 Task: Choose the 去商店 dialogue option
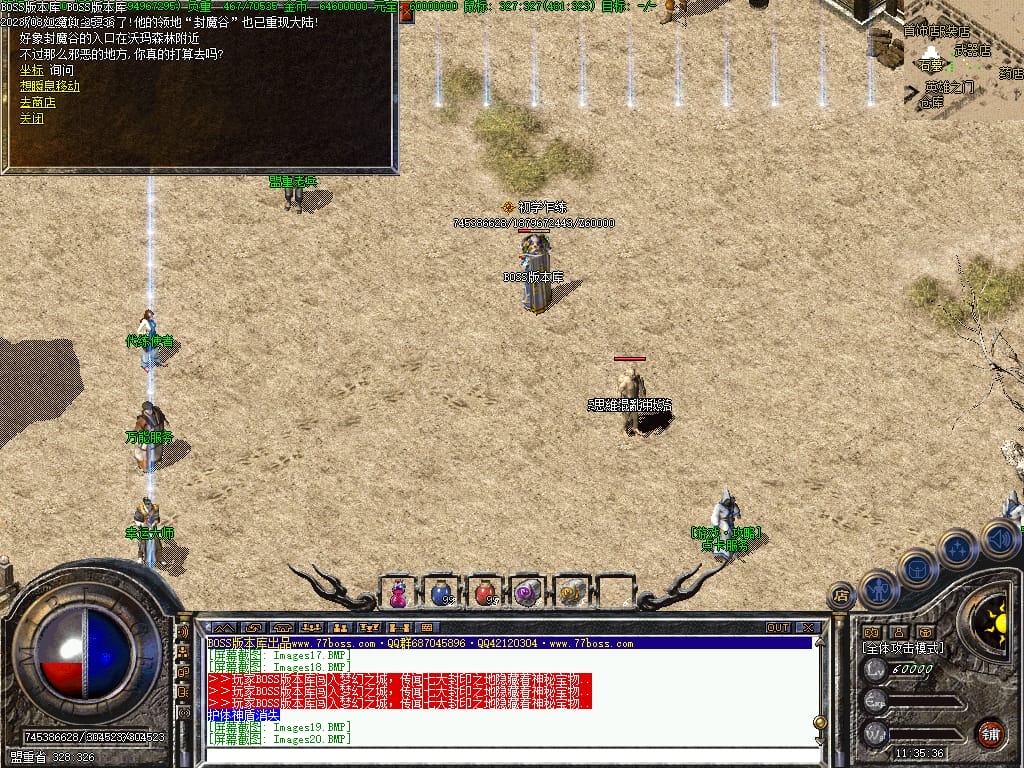coord(38,102)
